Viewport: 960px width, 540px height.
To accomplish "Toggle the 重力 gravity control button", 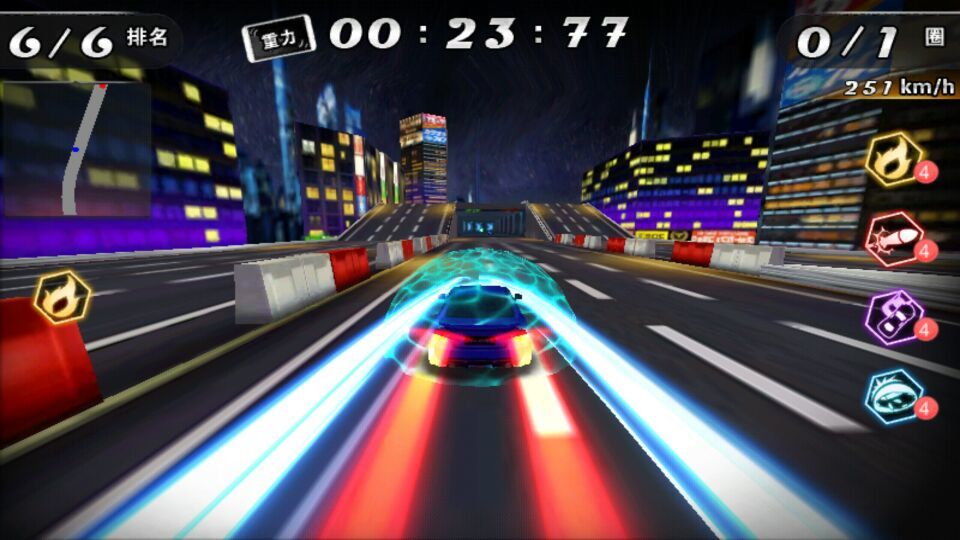I will pos(278,38).
